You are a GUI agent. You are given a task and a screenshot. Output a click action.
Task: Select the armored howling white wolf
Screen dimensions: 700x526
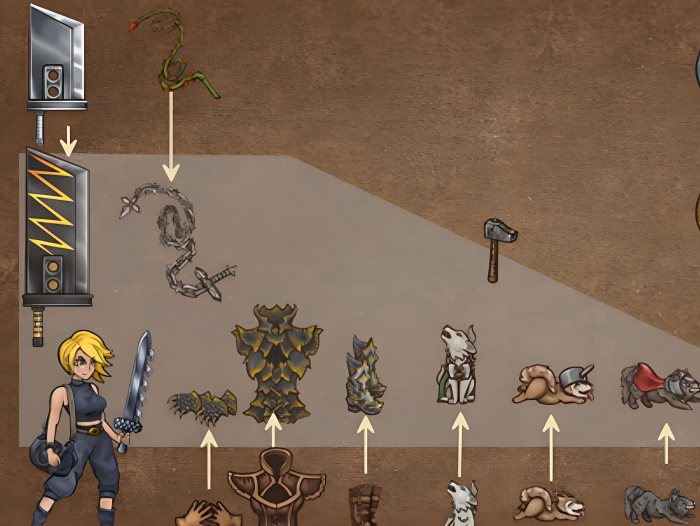pyautogui.click(x=457, y=365)
